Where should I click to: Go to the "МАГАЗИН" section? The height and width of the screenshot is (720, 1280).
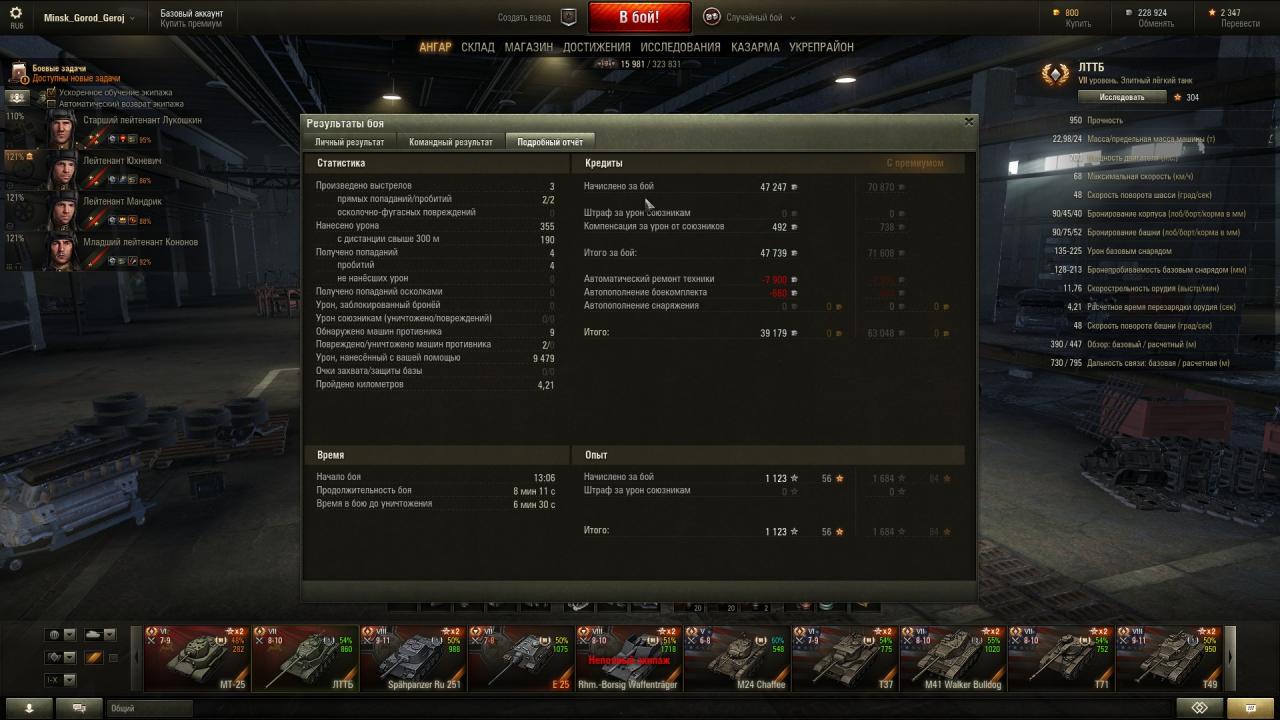coord(528,47)
